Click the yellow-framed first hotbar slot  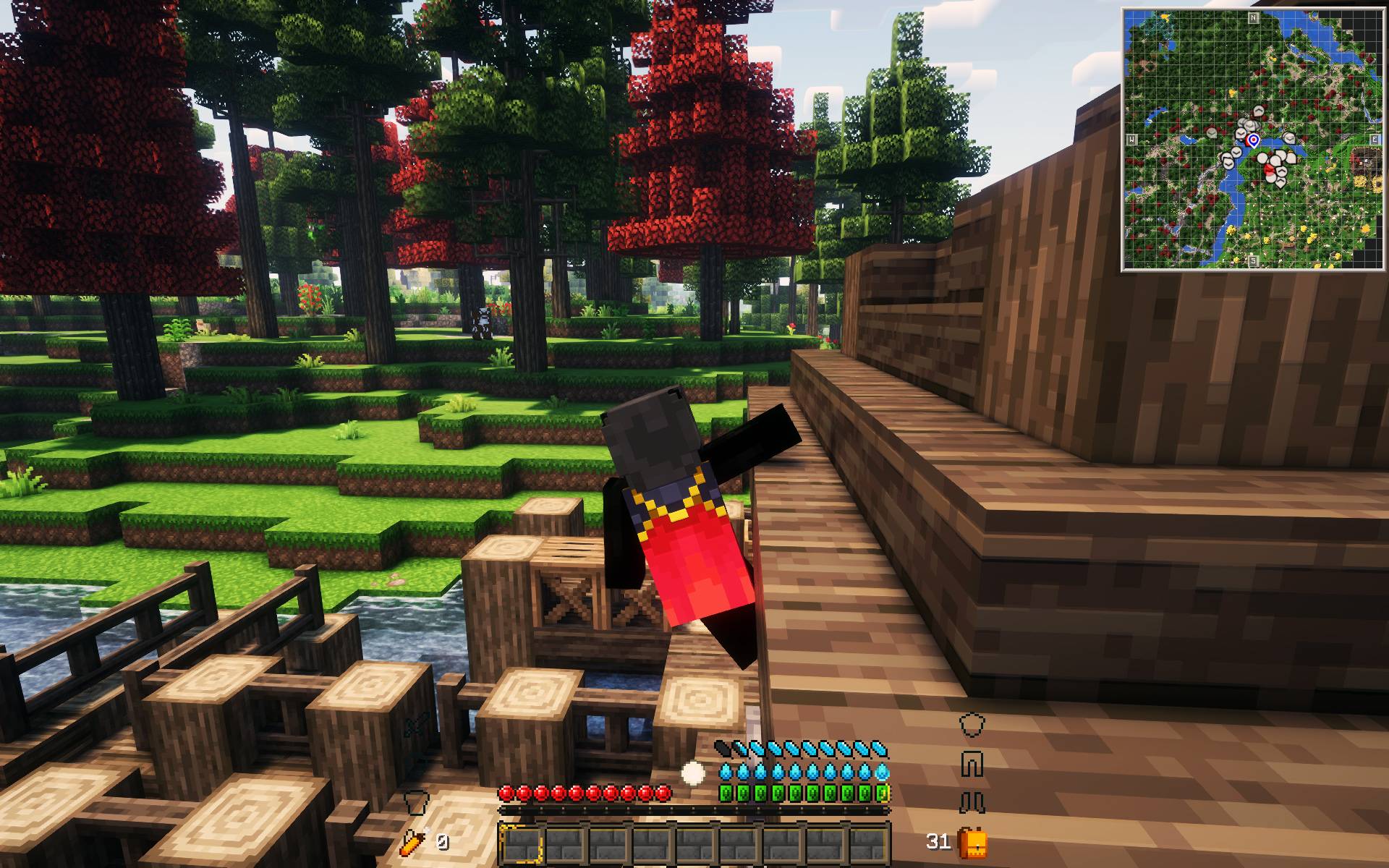point(522,843)
